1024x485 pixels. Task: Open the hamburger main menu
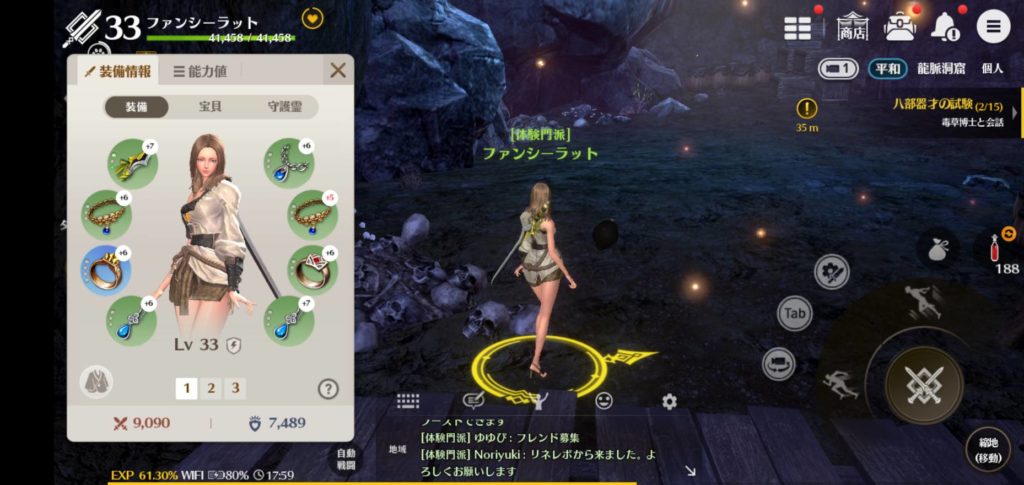point(993,27)
